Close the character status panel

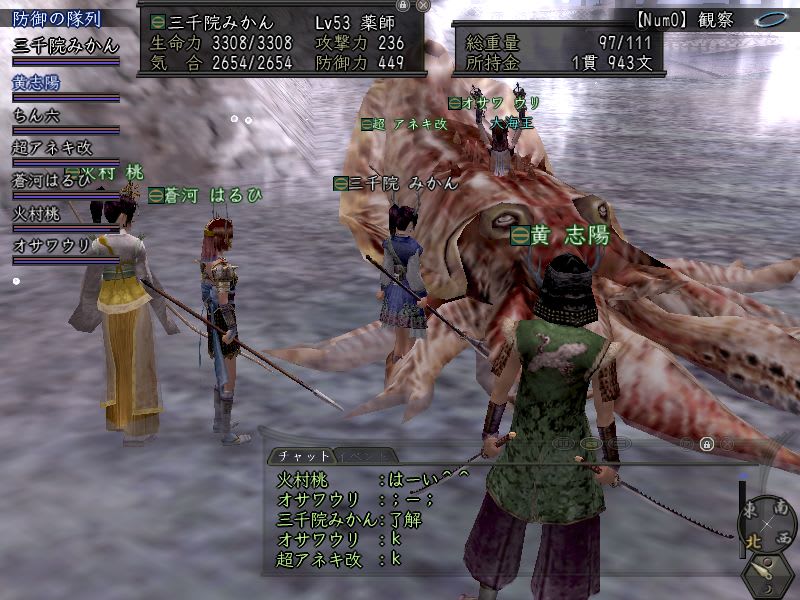tap(423, 5)
